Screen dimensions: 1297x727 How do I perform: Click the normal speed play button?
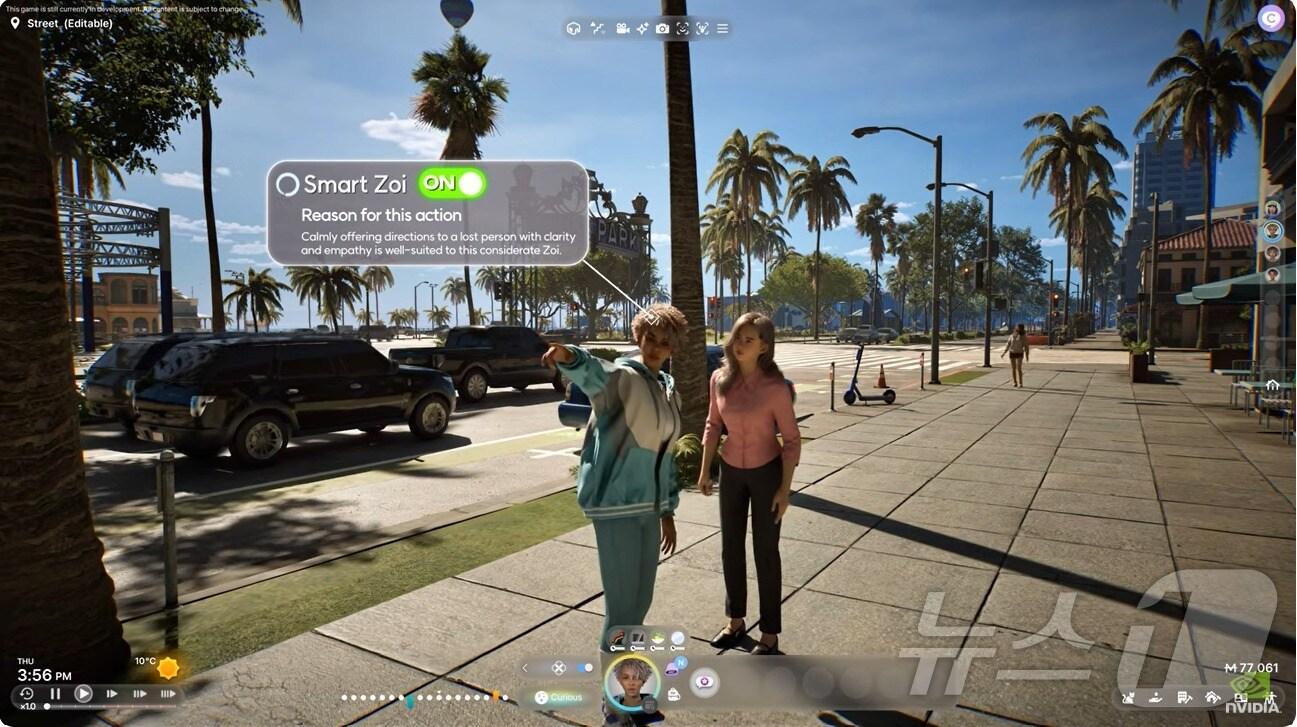tap(83, 693)
